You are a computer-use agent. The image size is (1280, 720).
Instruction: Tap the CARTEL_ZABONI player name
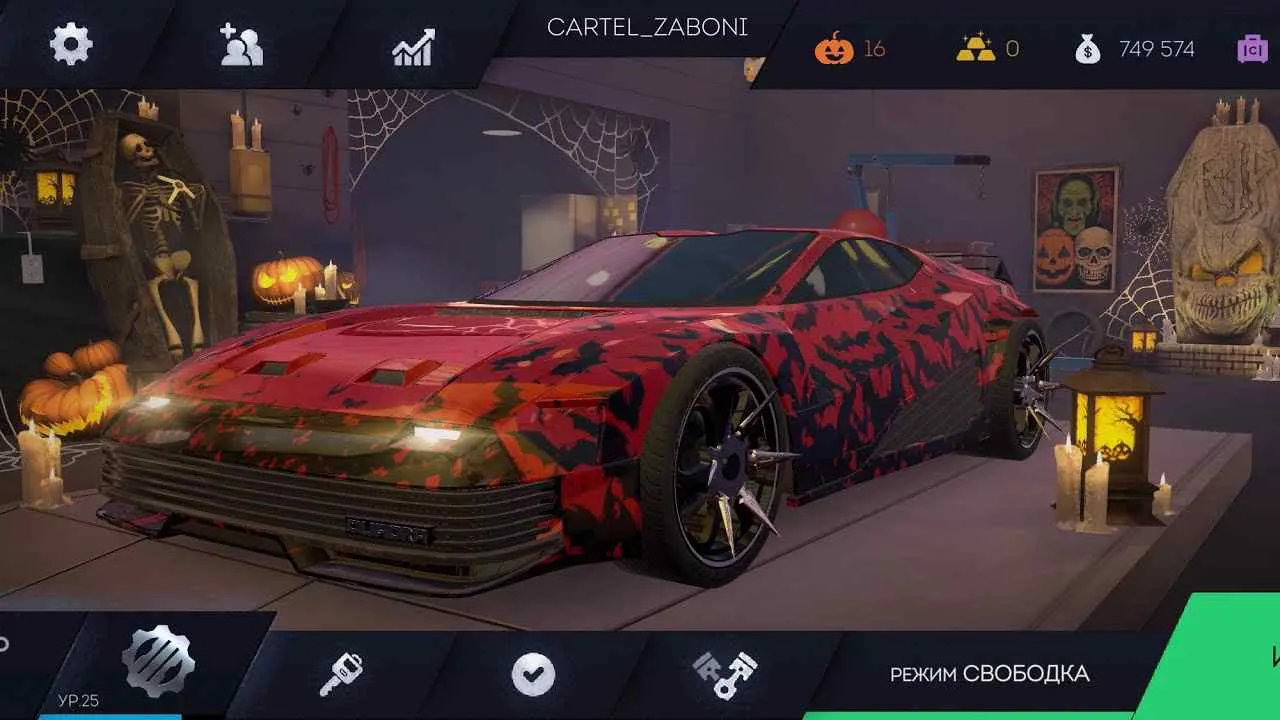(x=647, y=28)
